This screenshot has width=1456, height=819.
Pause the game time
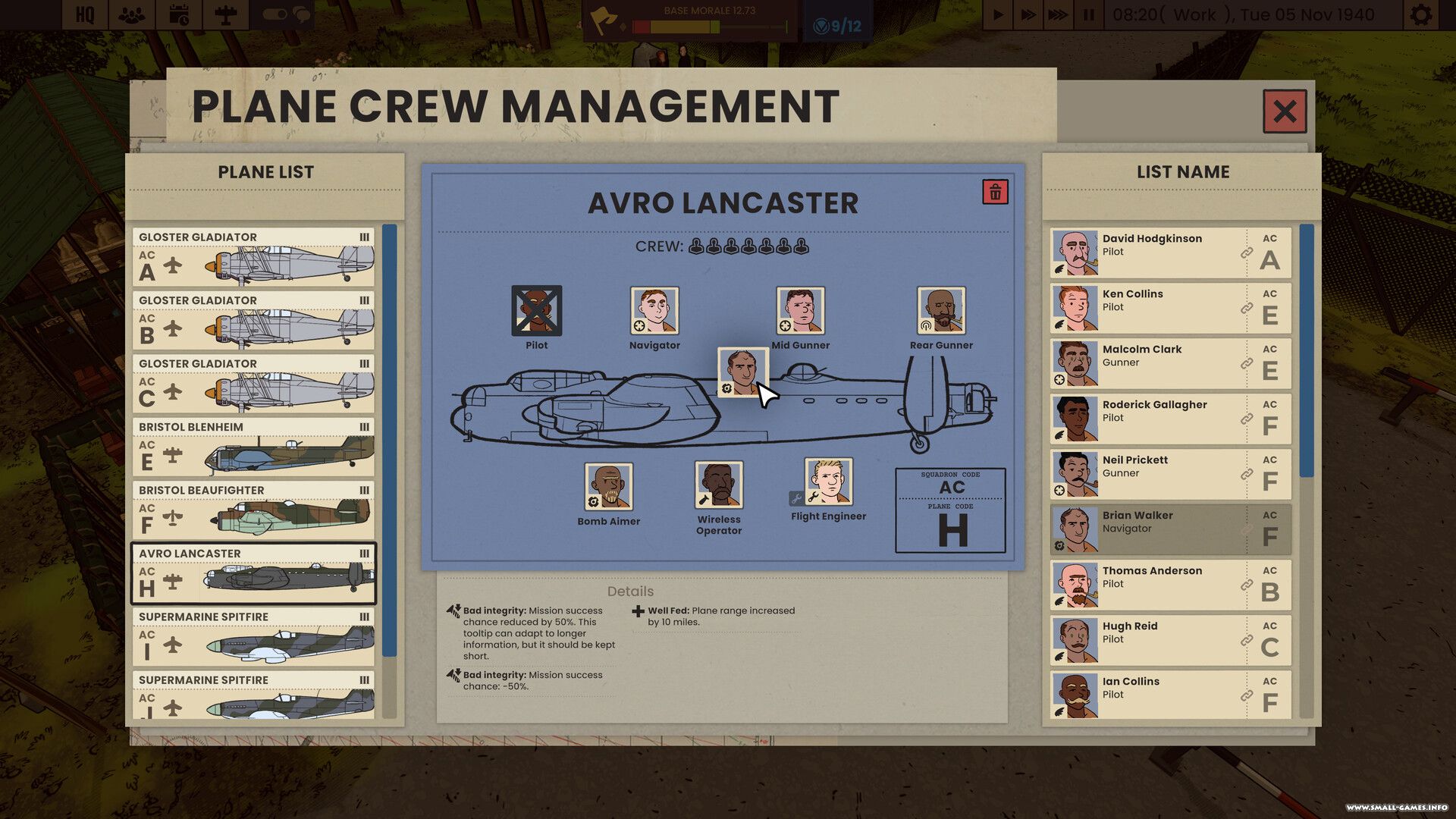tap(1088, 14)
